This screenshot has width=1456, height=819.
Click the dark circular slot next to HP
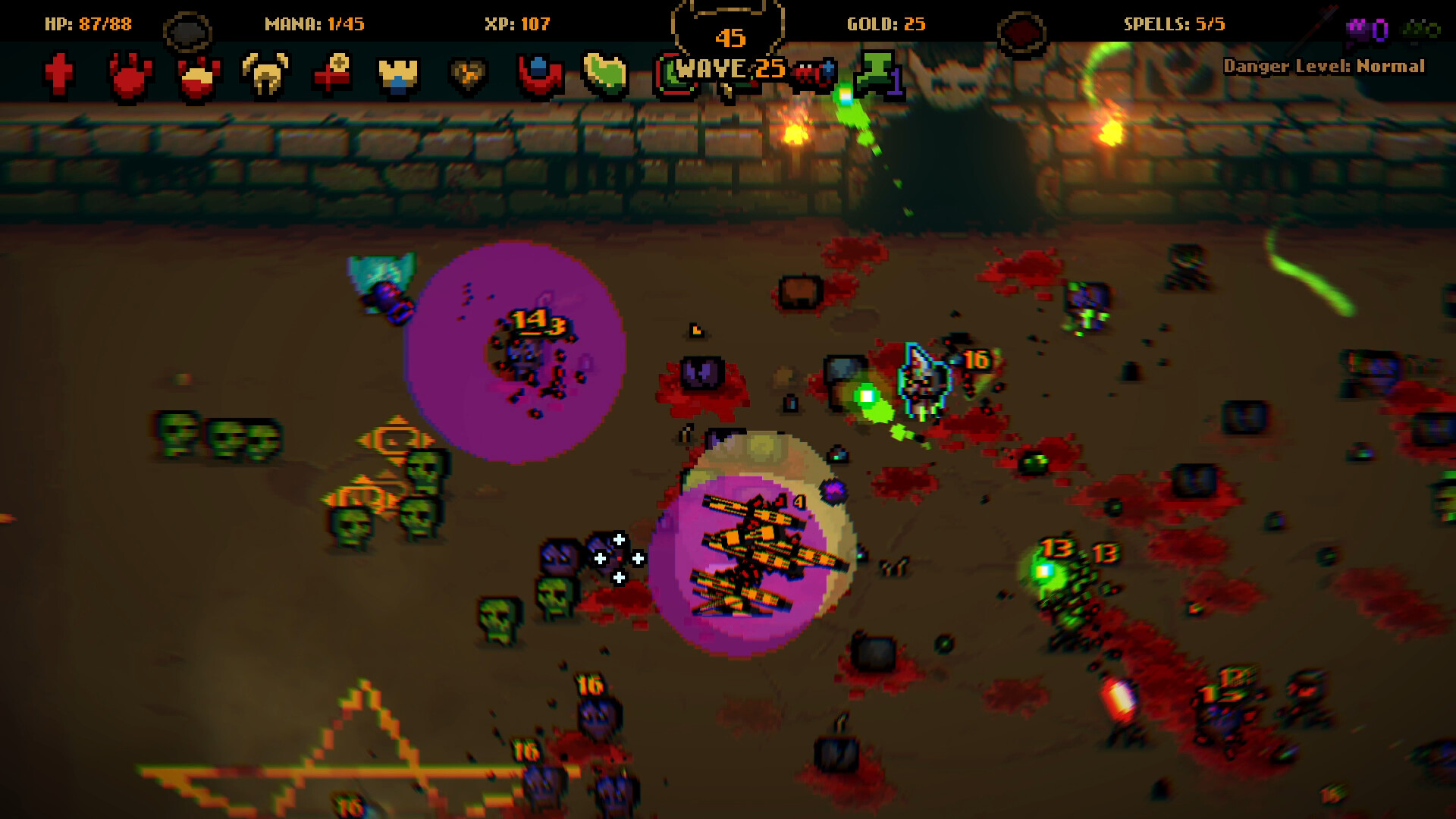pos(188,28)
